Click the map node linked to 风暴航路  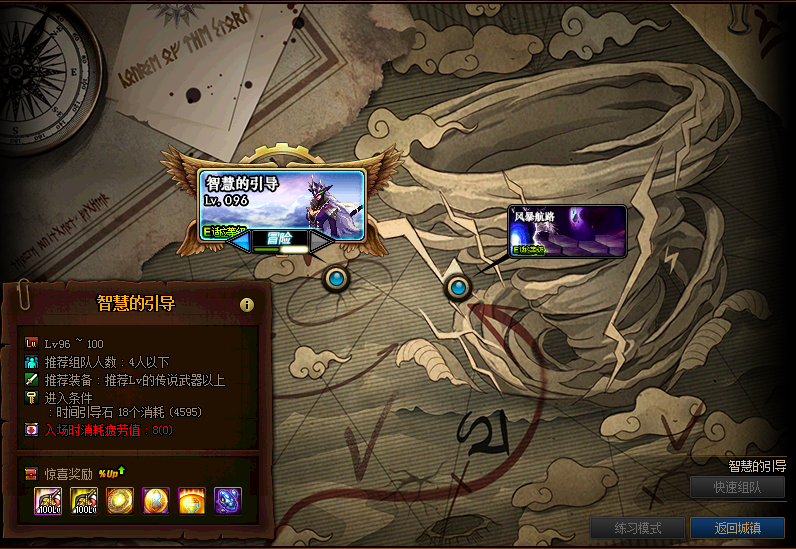point(458,288)
